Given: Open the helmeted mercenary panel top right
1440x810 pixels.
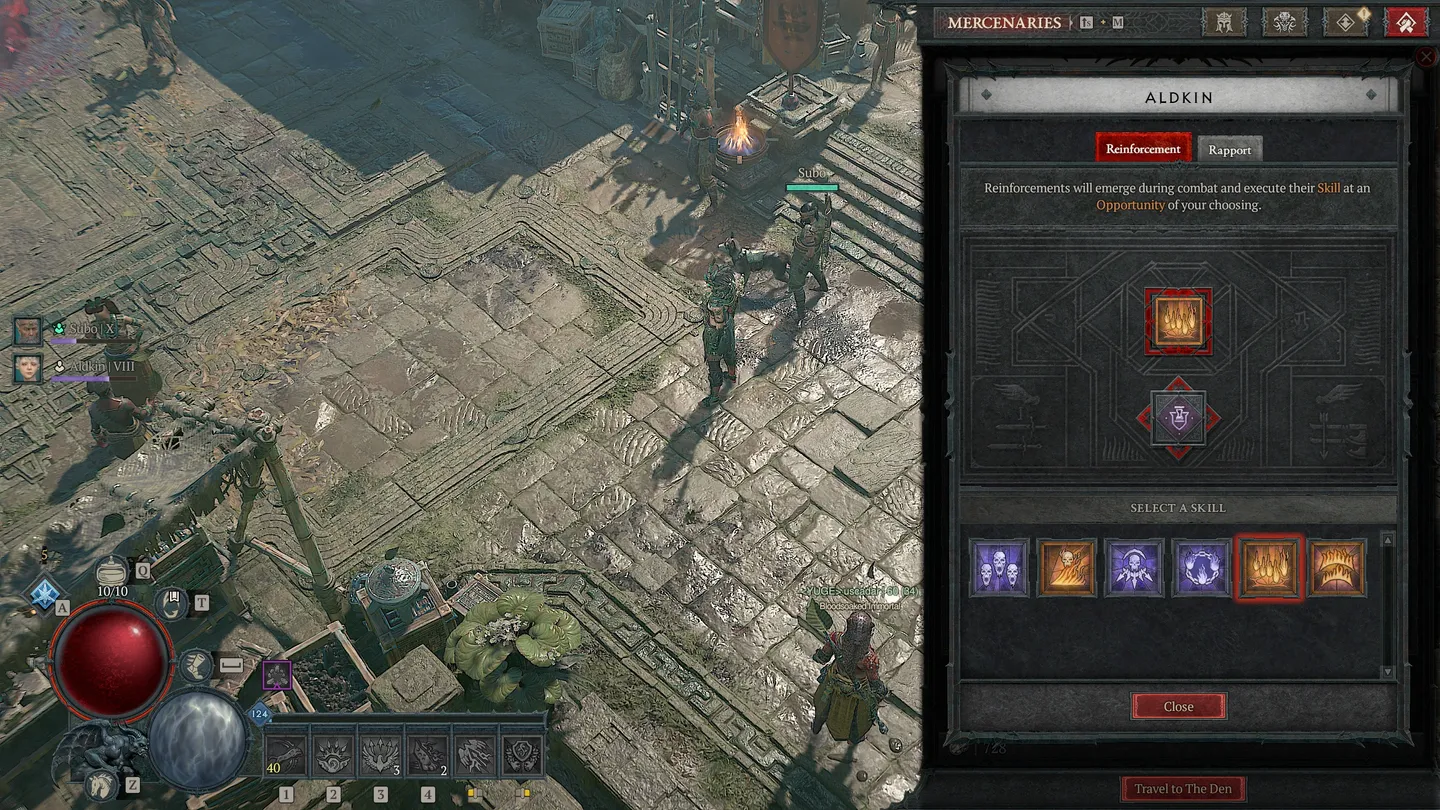Looking at the screenshot, I should coord(1224,22).
